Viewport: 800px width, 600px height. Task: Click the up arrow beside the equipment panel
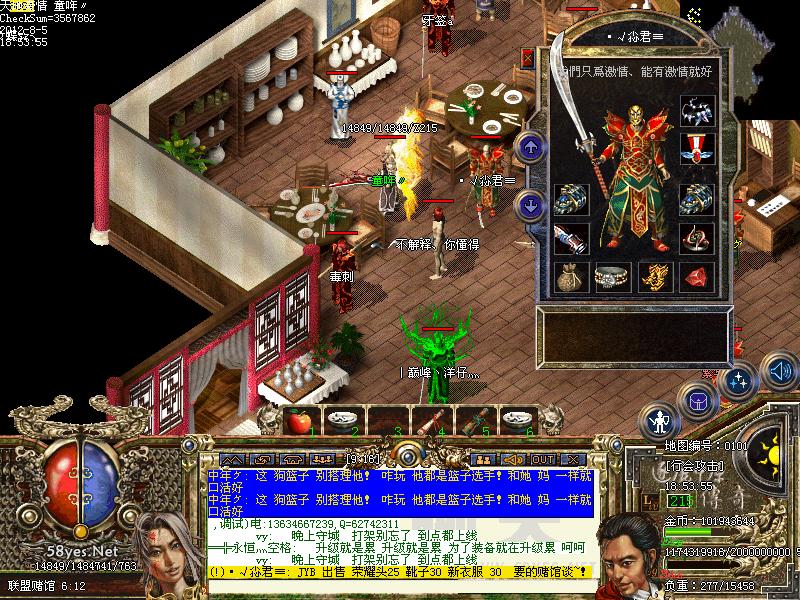pos(528,146)
